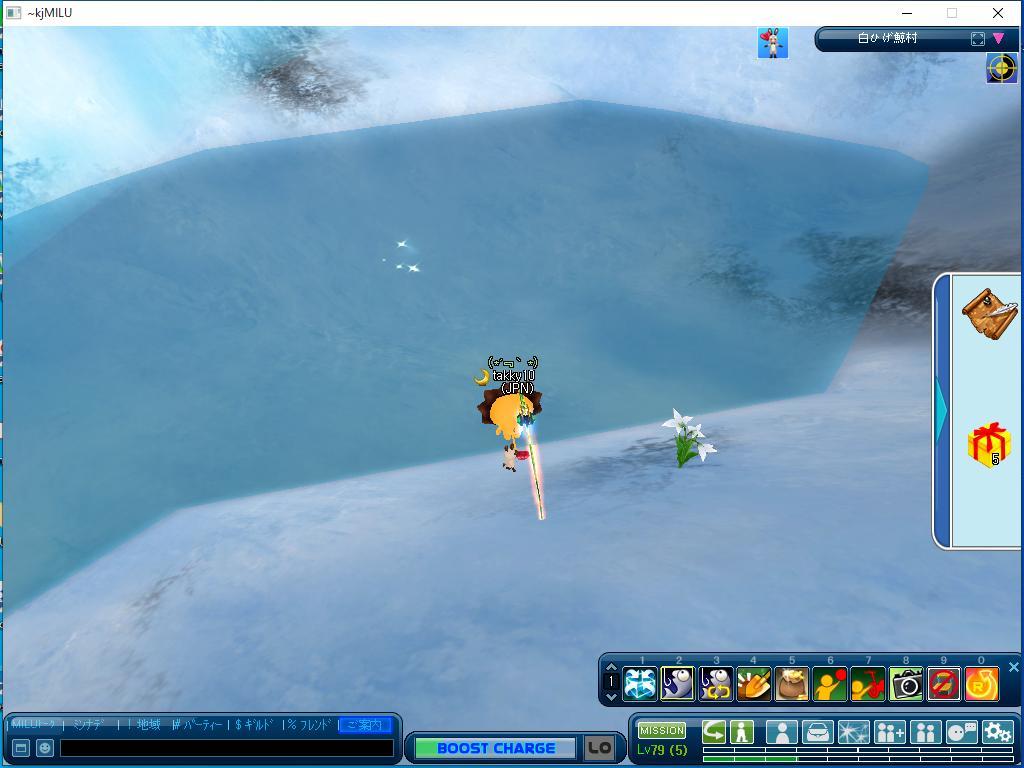Use the shovel dig skill slot

(753, 685)
